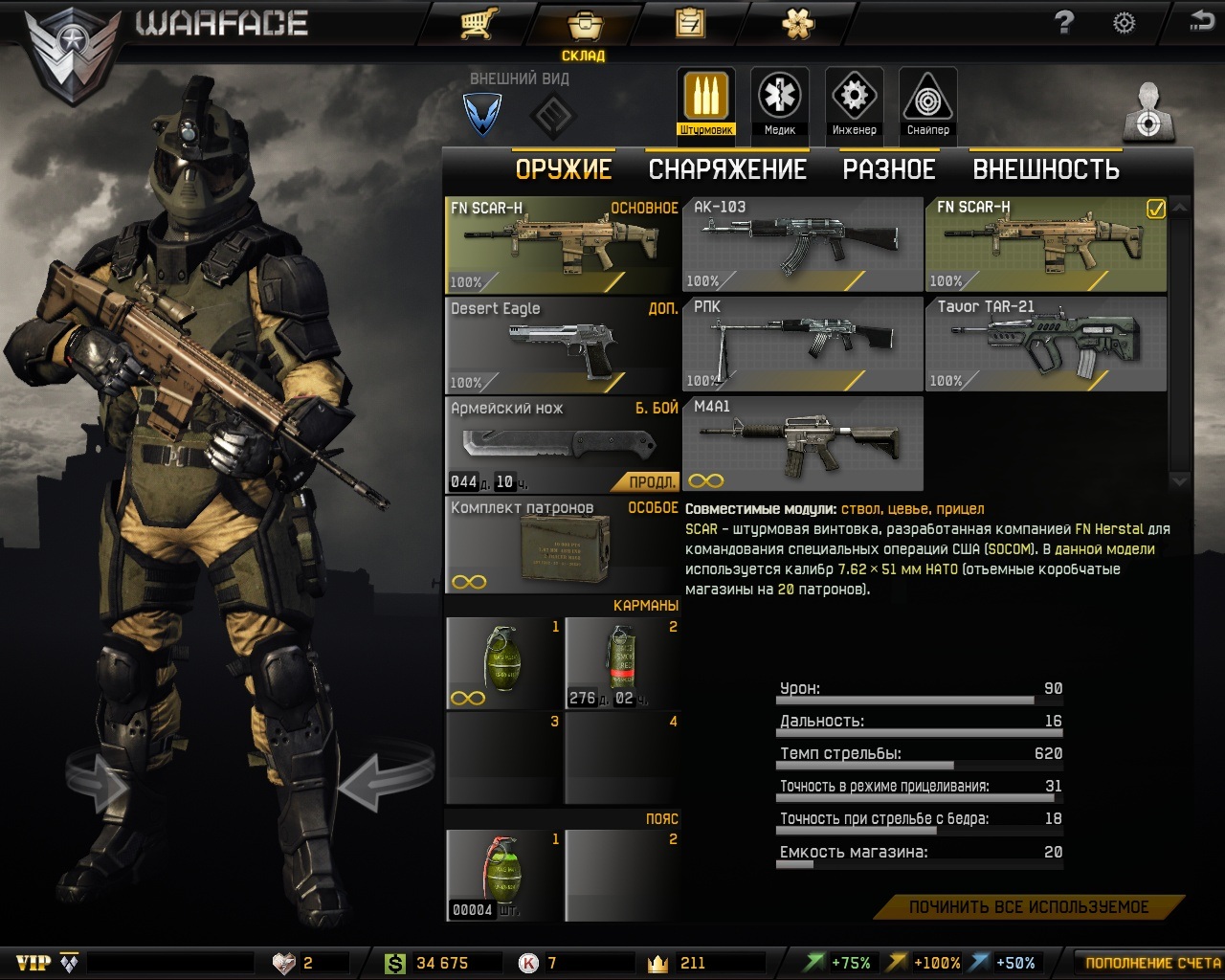Viewport: 1225px width, 980px height.
Task: Select the Комплект патронов special slot
Action: click(563, 545)
